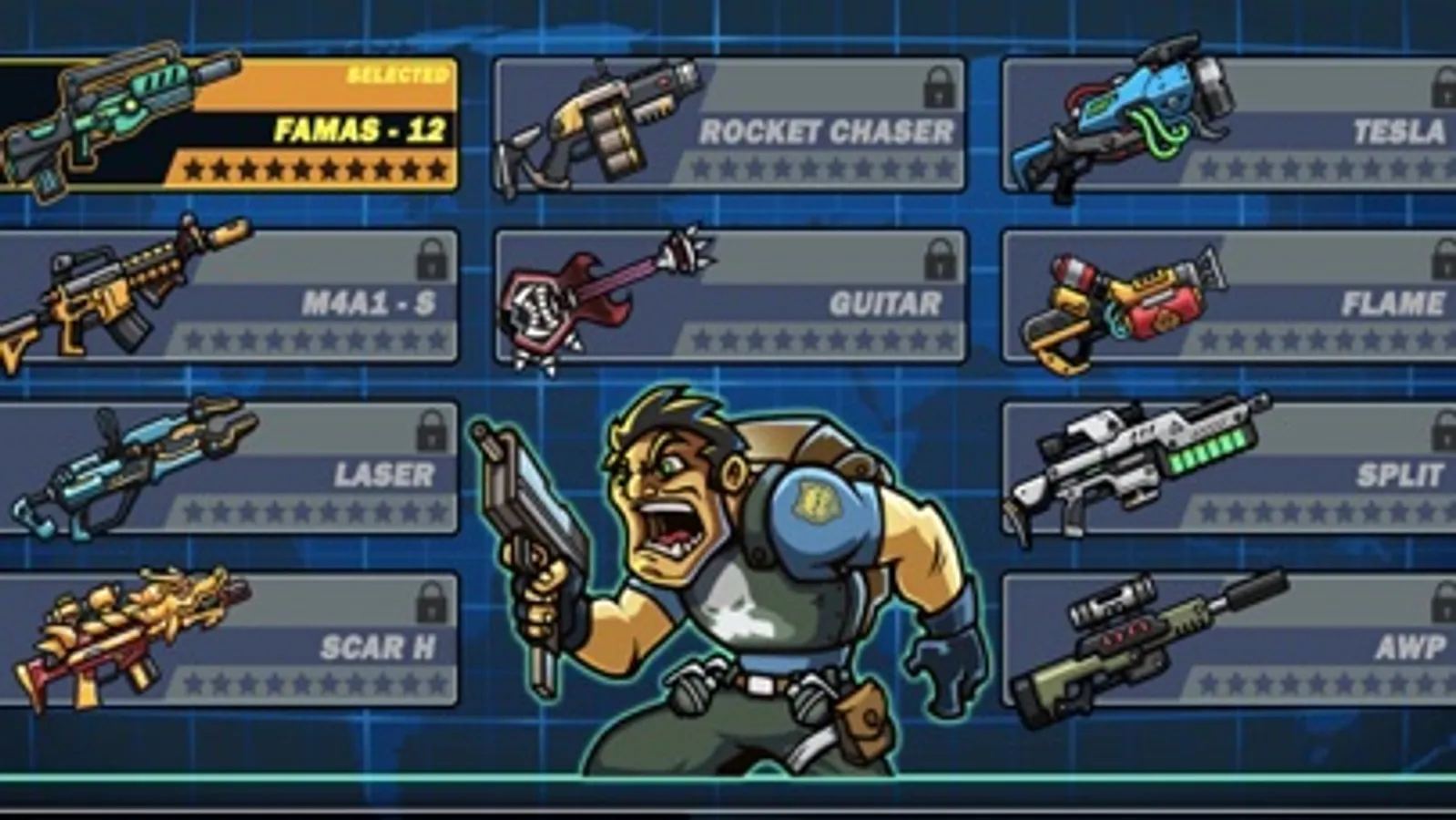Open the FAMAS-12 weapon details card

point(228,123)
